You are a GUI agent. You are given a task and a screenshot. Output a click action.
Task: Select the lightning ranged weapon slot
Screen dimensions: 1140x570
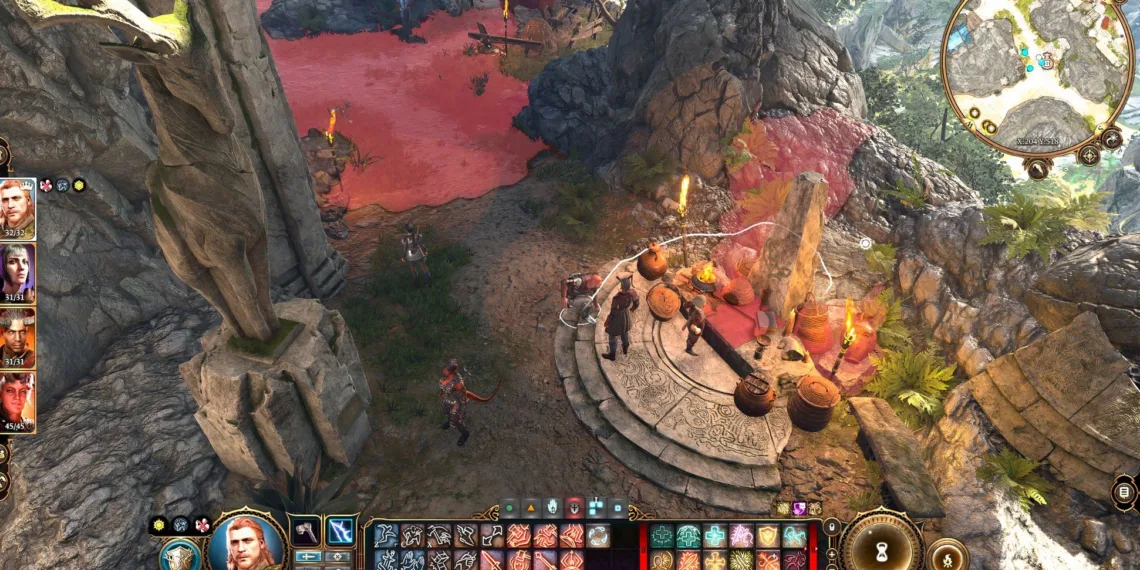(342, 530)
